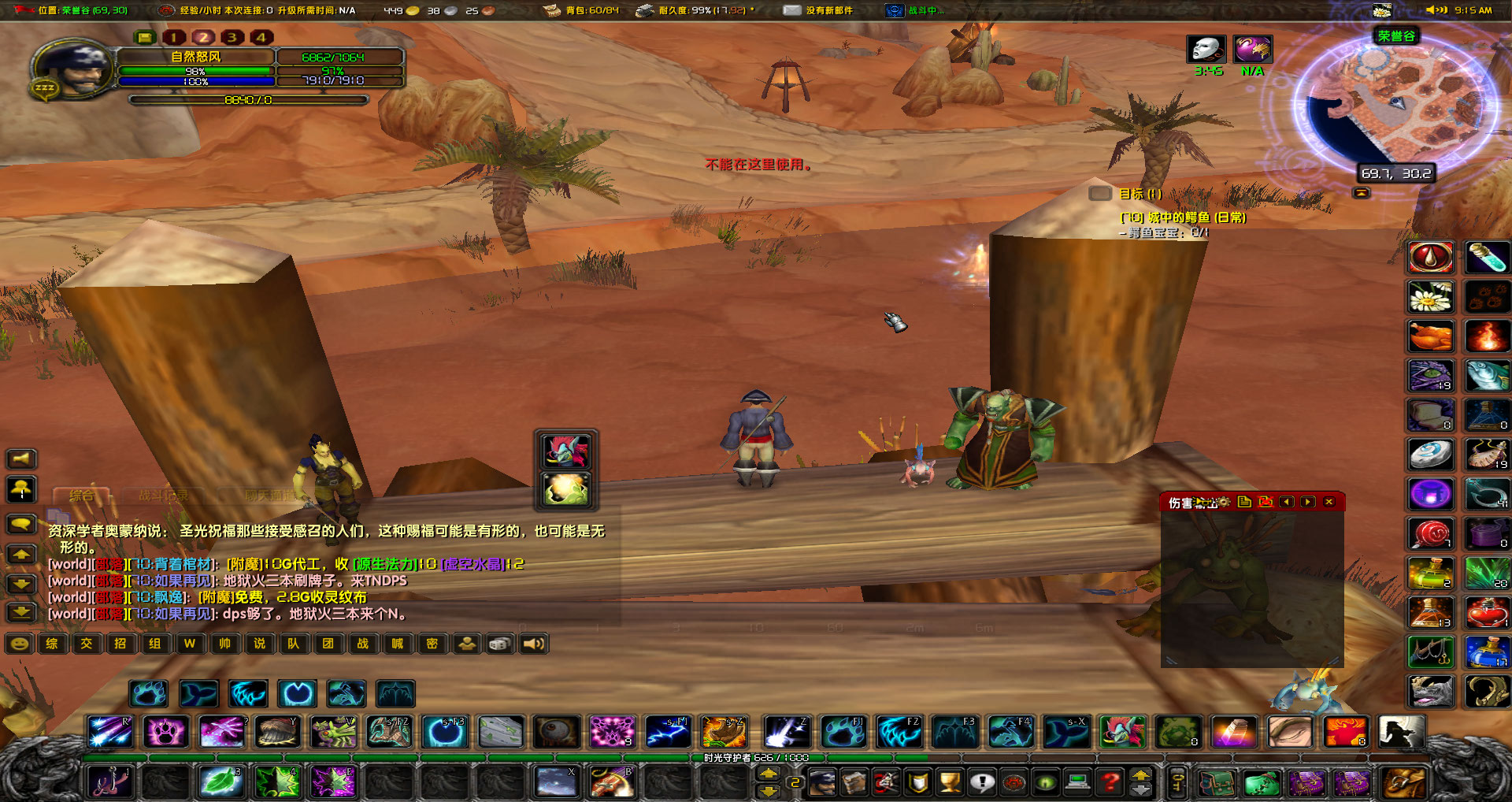Click the report icon on the 伤害输出 meter
Viewport: 1512px width, 802px height.
click(1246, 502)
